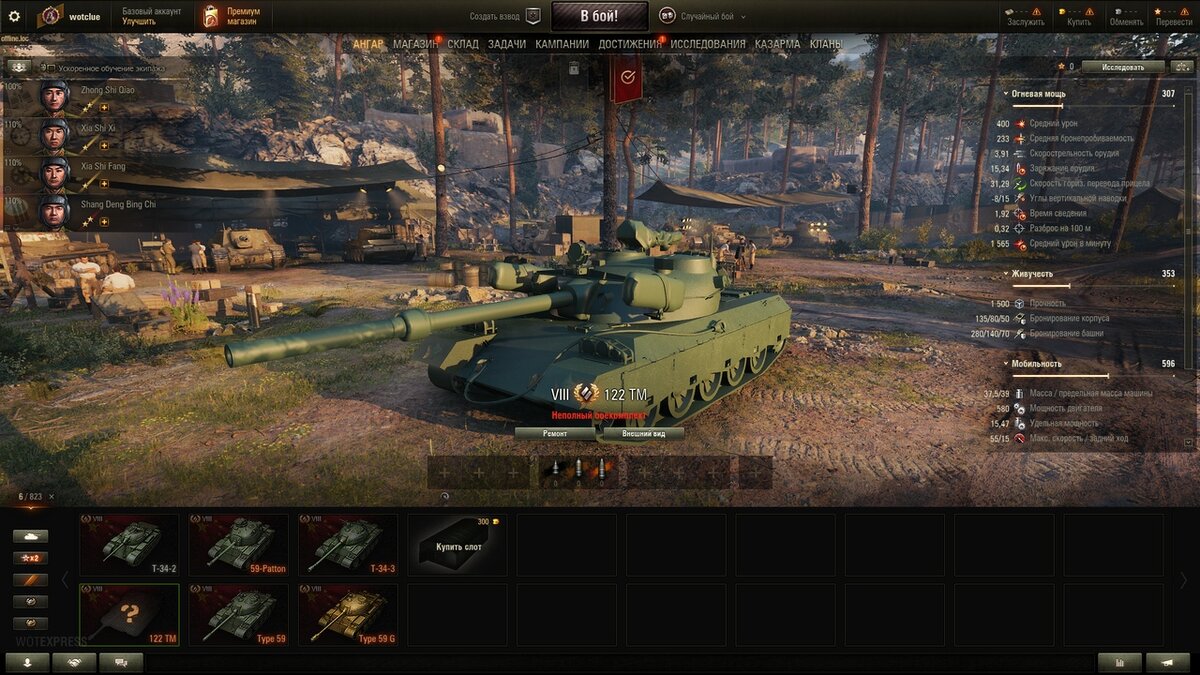Go to the Кампании tab

pyautogui.click(x=562, y=44)
